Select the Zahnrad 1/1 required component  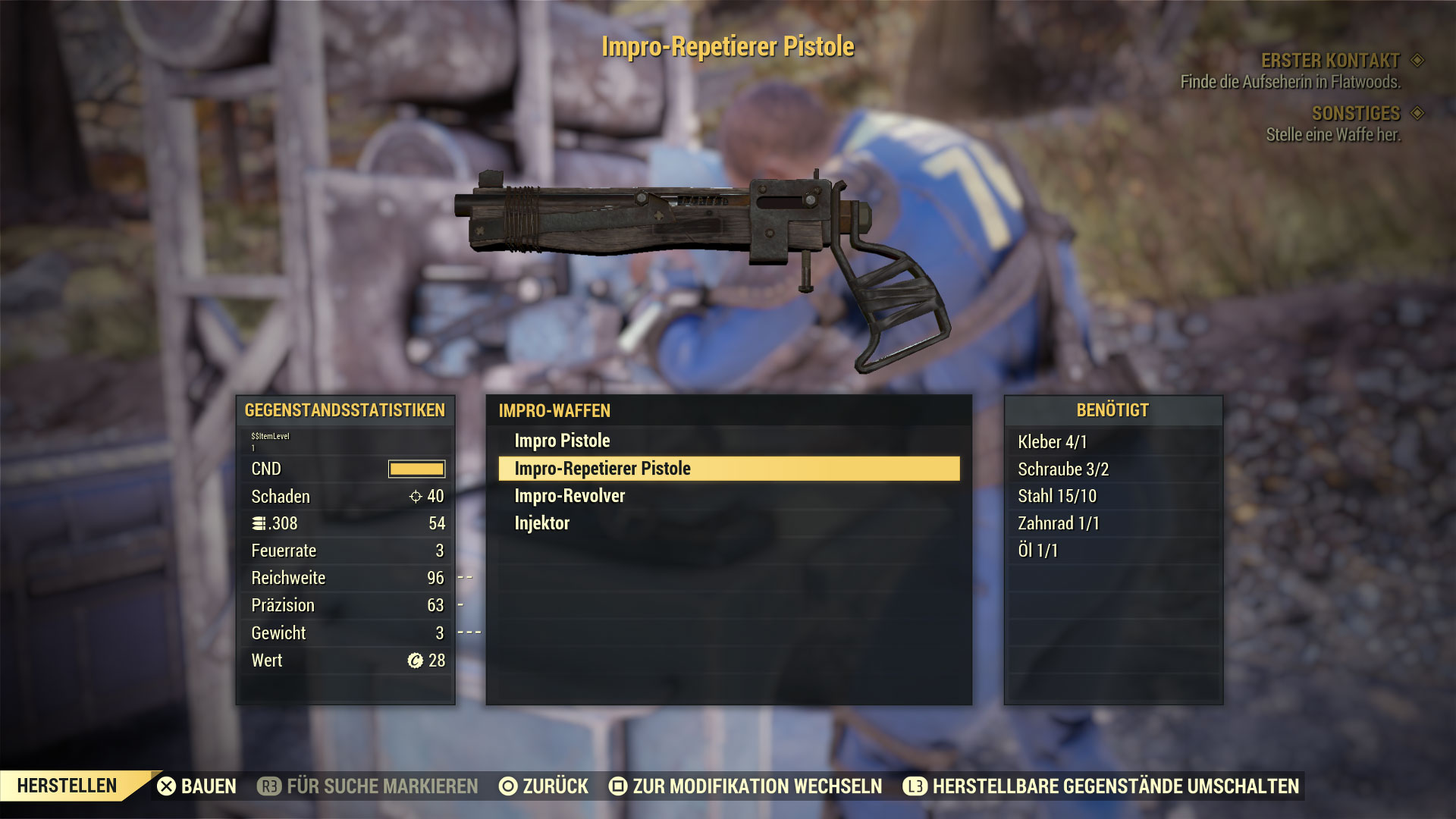click(1058, 523)
